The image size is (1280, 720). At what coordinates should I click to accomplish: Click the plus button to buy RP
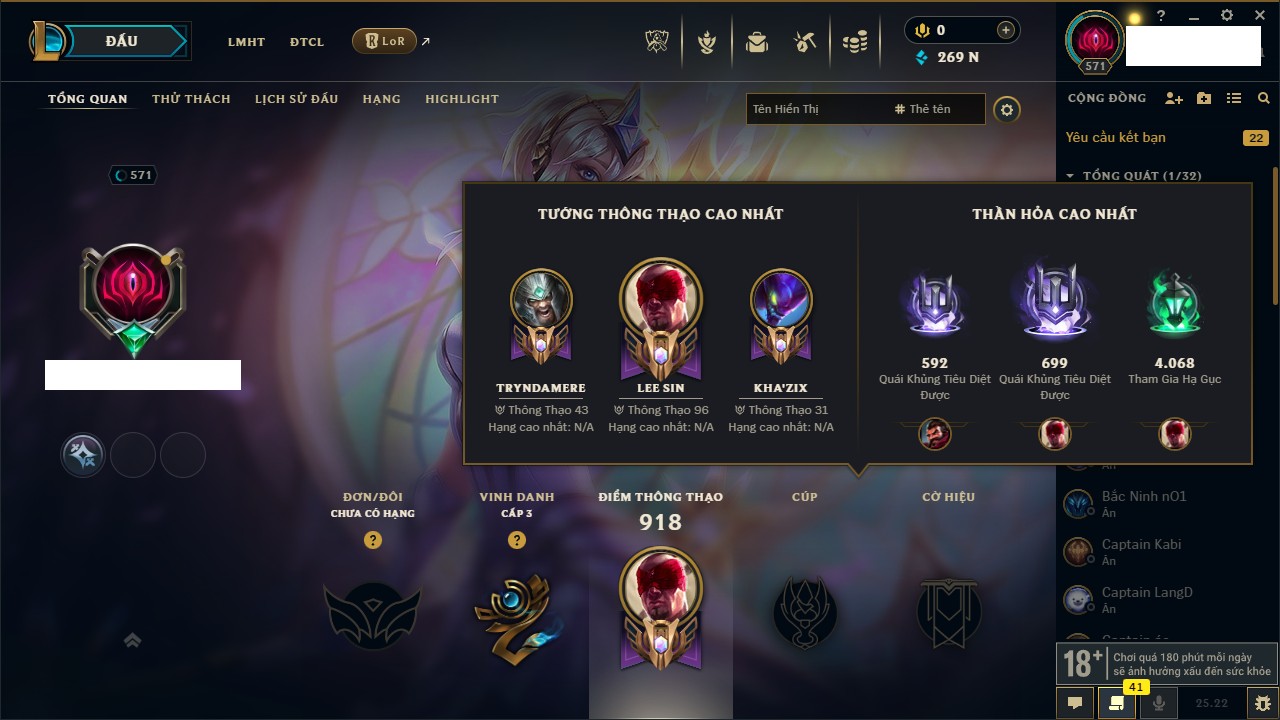click(x=1005, y=30)
